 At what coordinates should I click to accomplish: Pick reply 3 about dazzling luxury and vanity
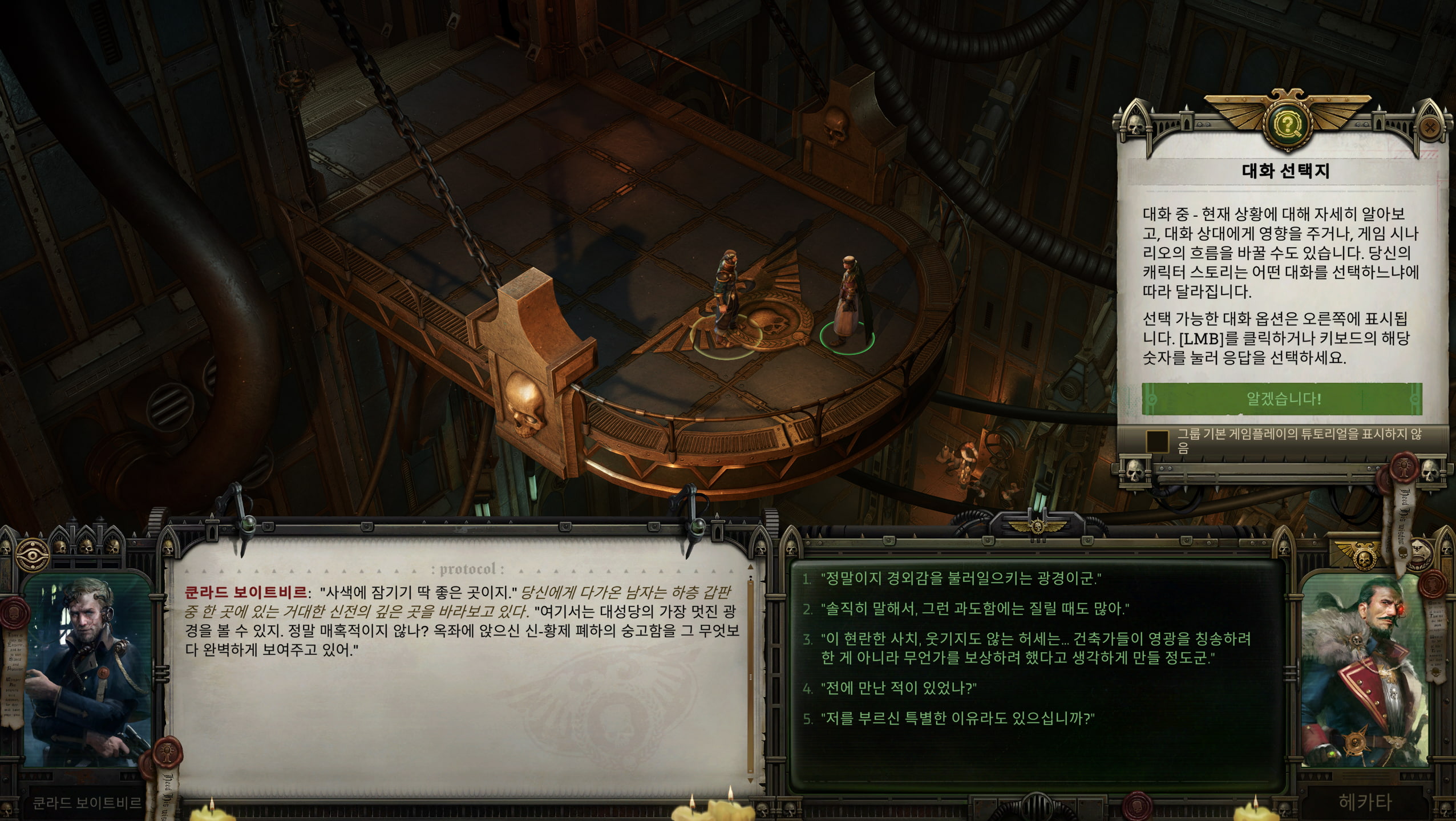(x=1035, y=648)
